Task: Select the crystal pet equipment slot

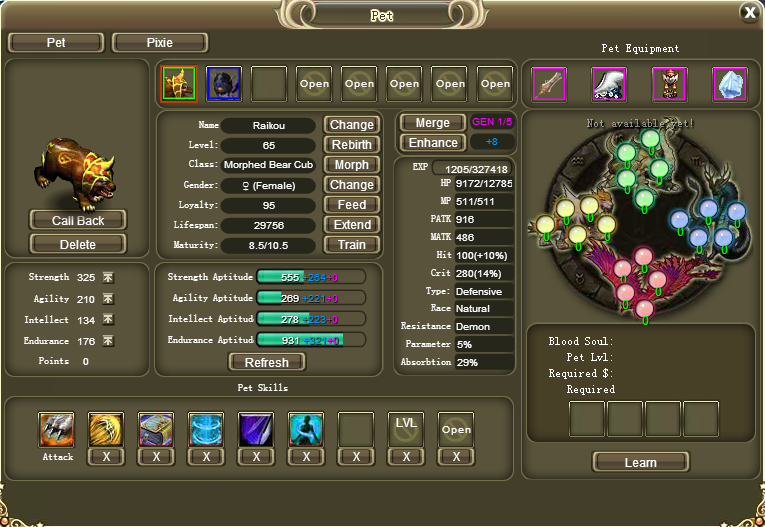Action: tap(730, 84)
